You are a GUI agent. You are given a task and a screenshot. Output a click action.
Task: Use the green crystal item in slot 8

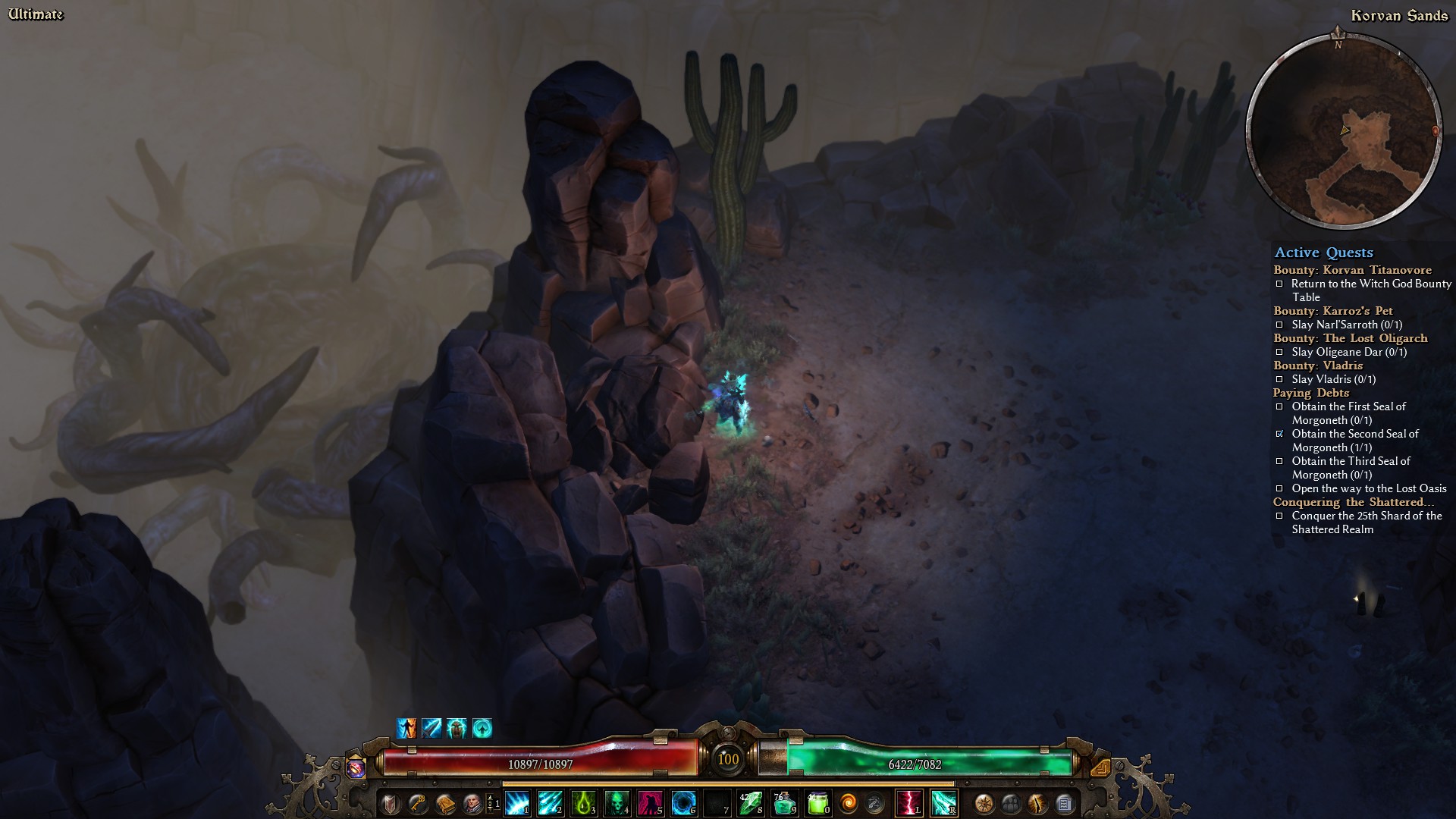click(x=751, y=802)
